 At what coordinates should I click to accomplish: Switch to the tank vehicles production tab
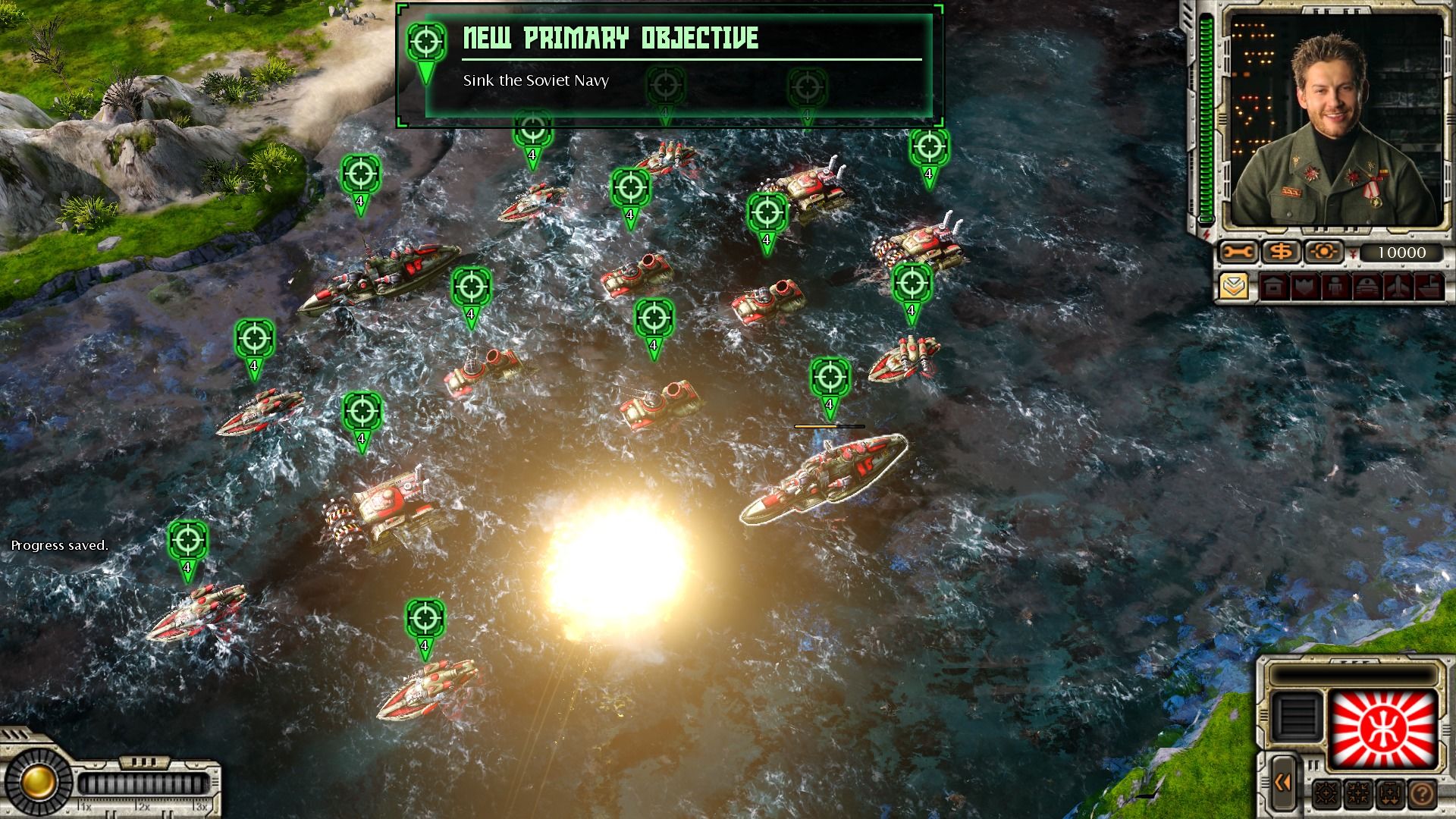click(x=1367, y=287)
